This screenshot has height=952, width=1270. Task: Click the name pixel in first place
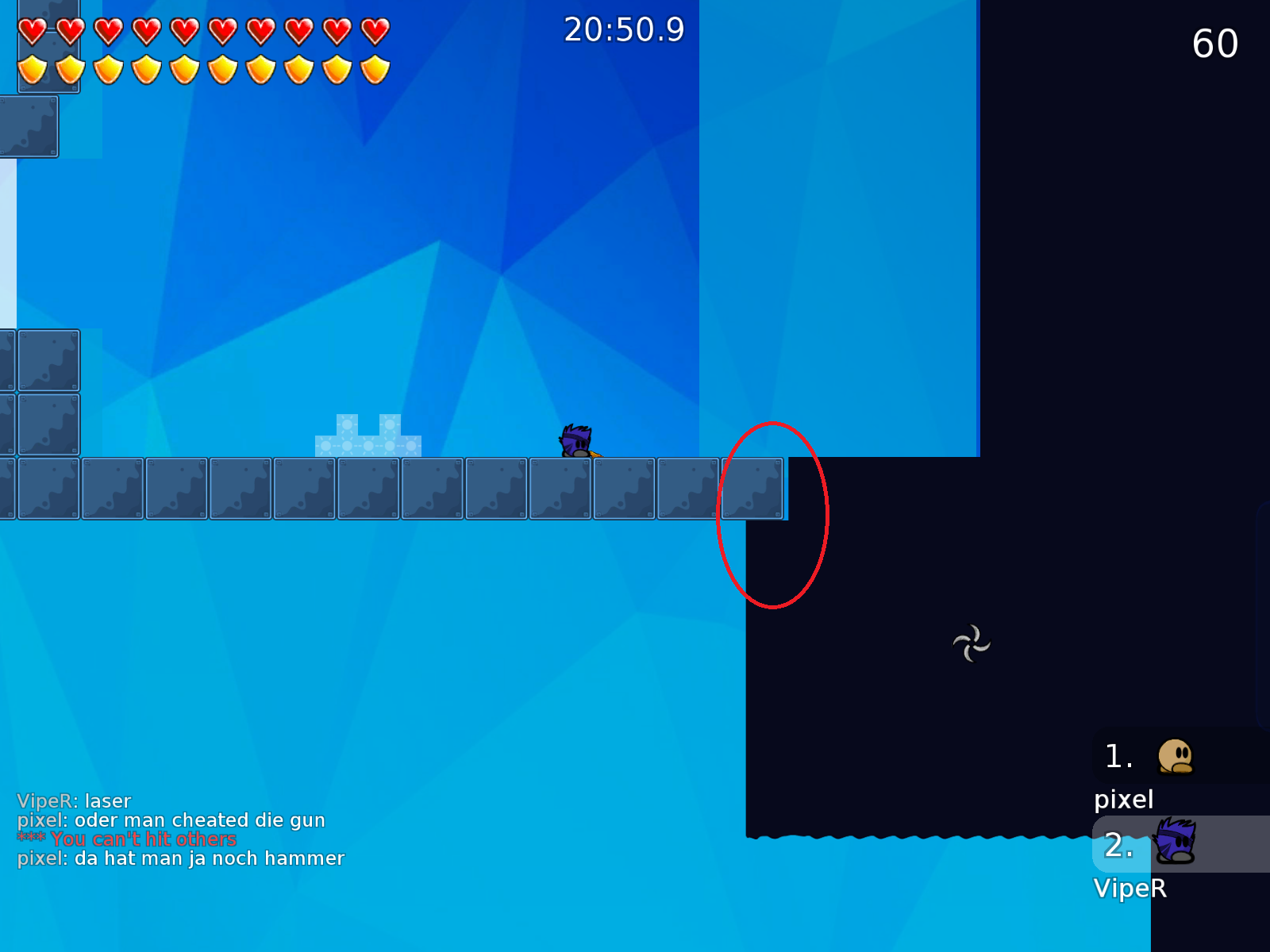tap(1124, 799)
